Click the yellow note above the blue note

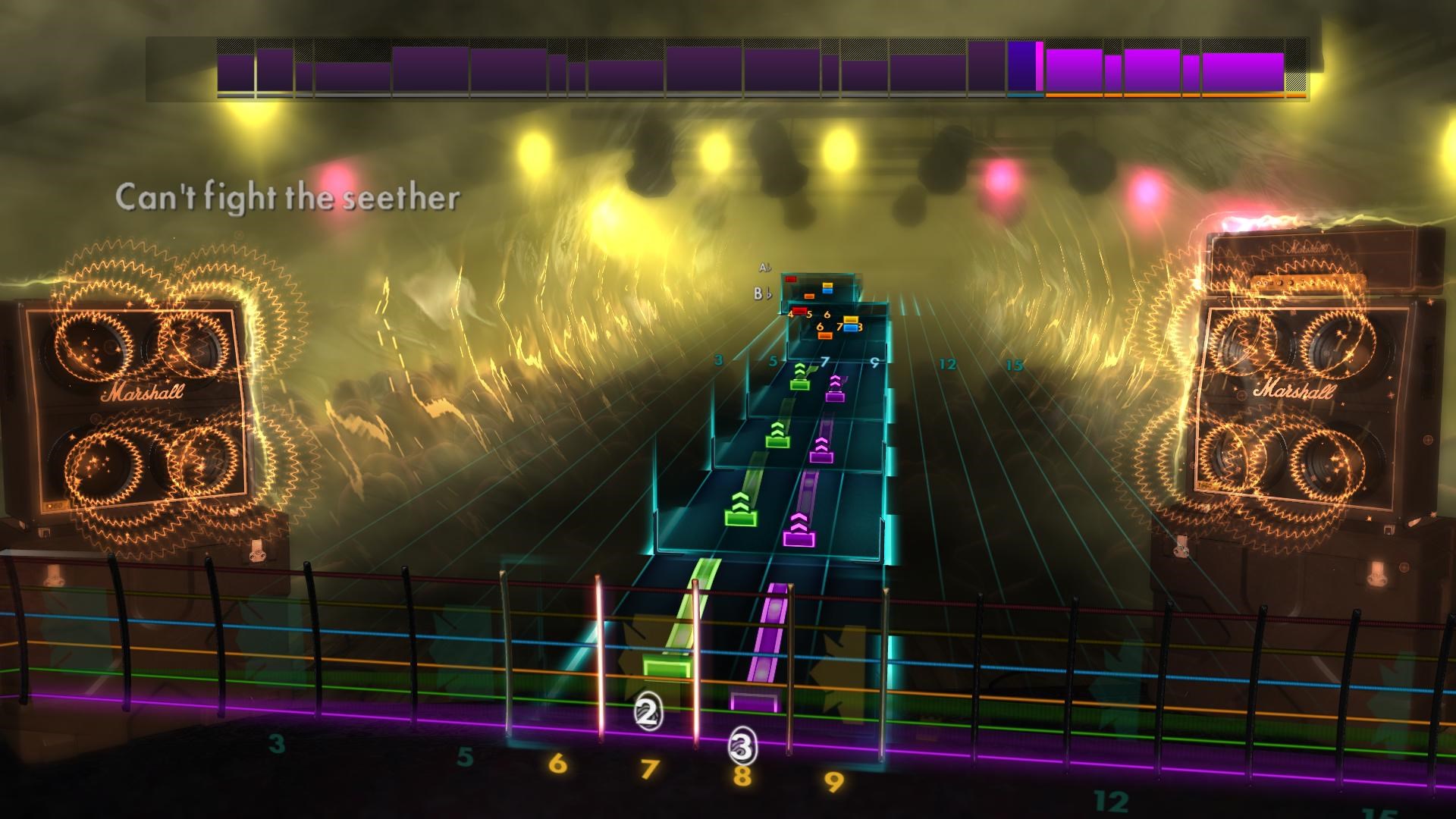pos(827,286)
